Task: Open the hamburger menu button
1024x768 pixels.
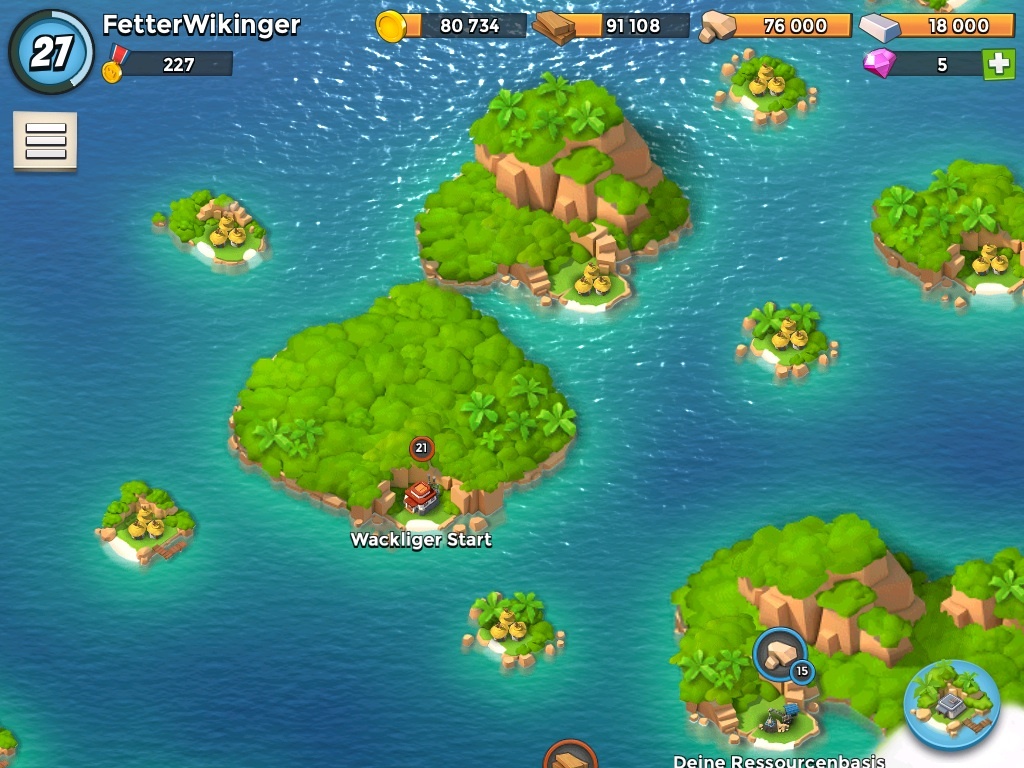Action: pyautogui.click(x=45, y=141)
